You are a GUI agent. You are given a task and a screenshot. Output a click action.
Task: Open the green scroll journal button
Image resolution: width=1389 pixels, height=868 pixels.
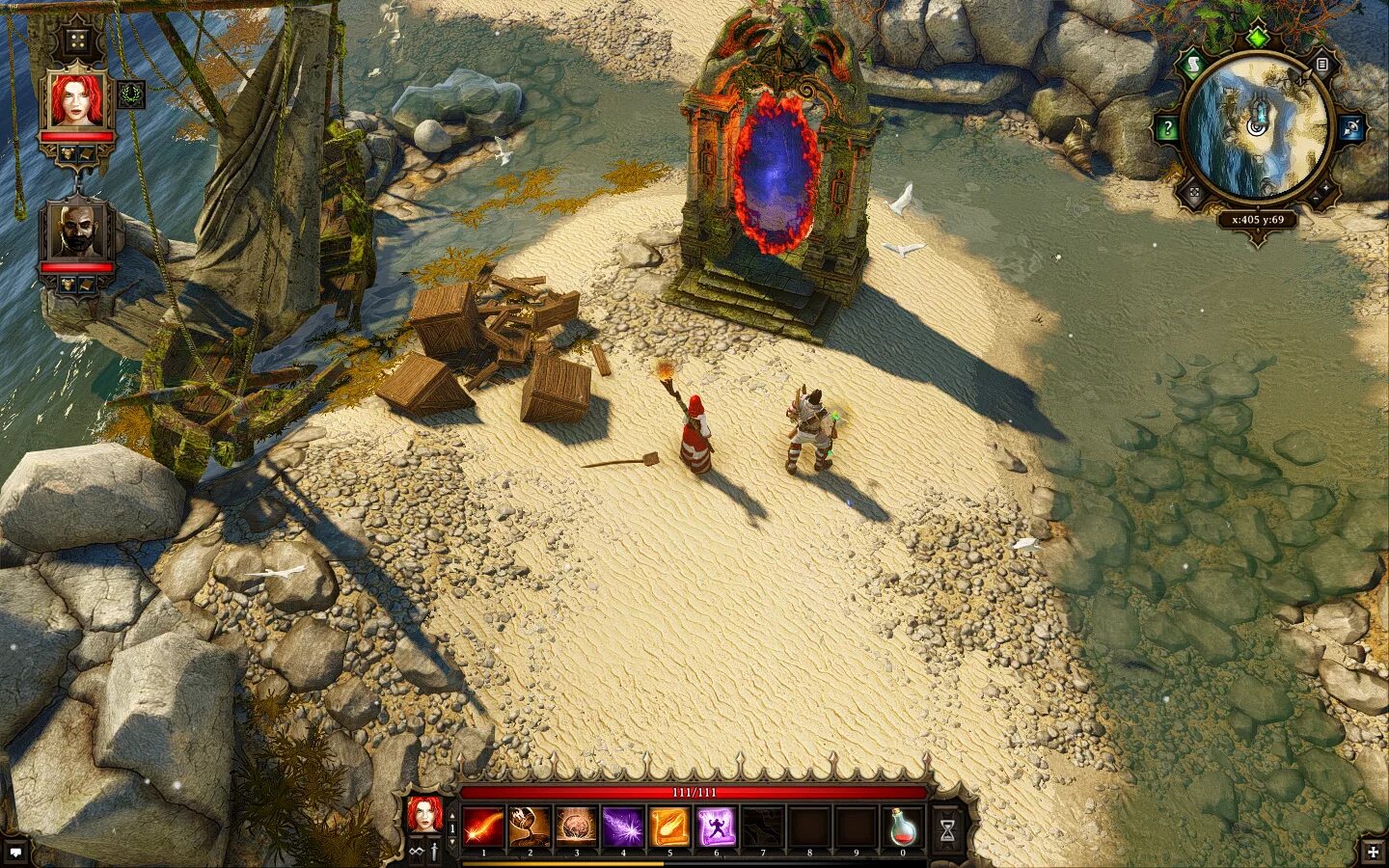pos(1193,65)
